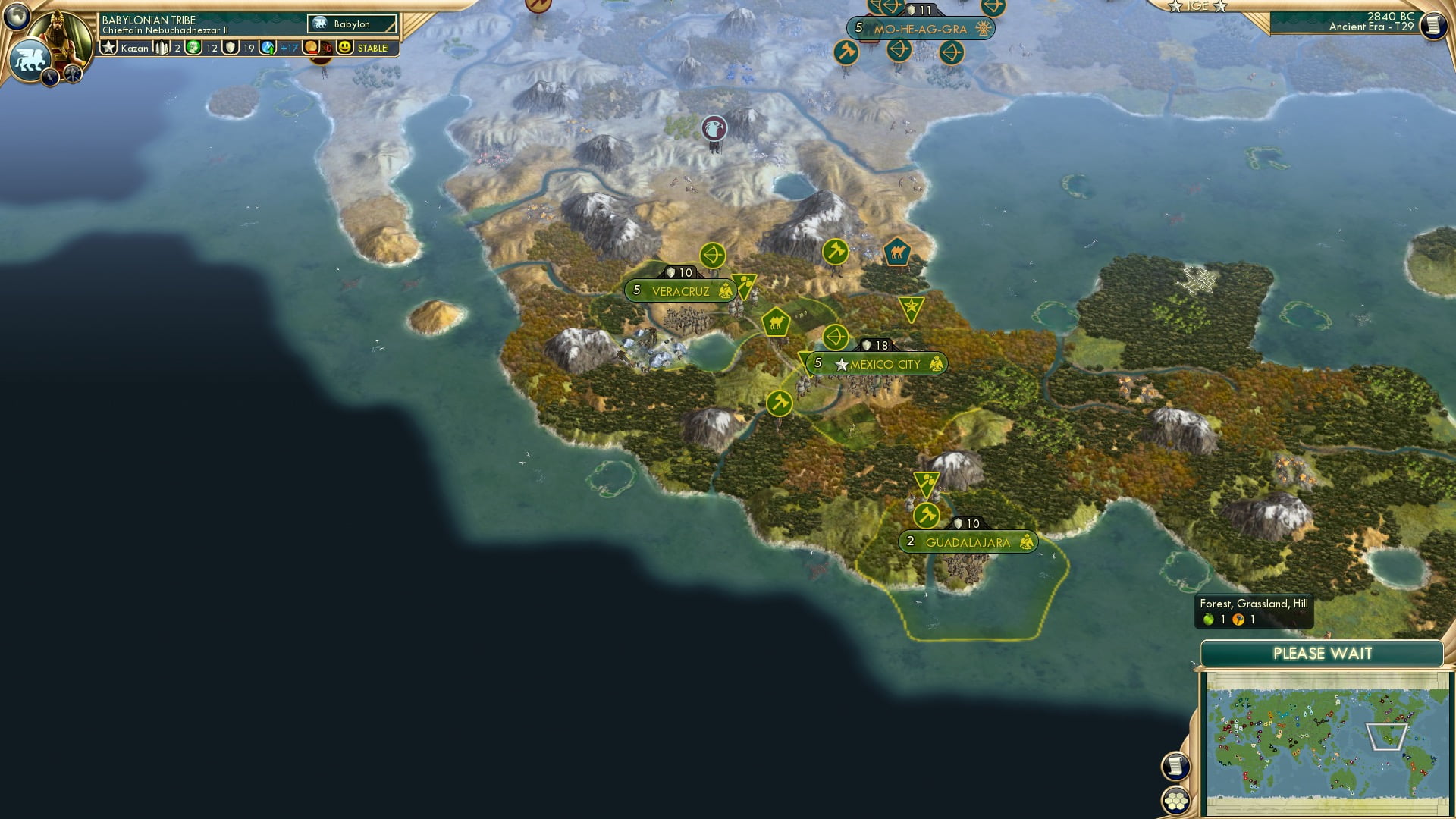This screenshot has width=1456, height=819.
Task: Click the happiness smiley icon next to STABLE
Action: tap(345, 47)
